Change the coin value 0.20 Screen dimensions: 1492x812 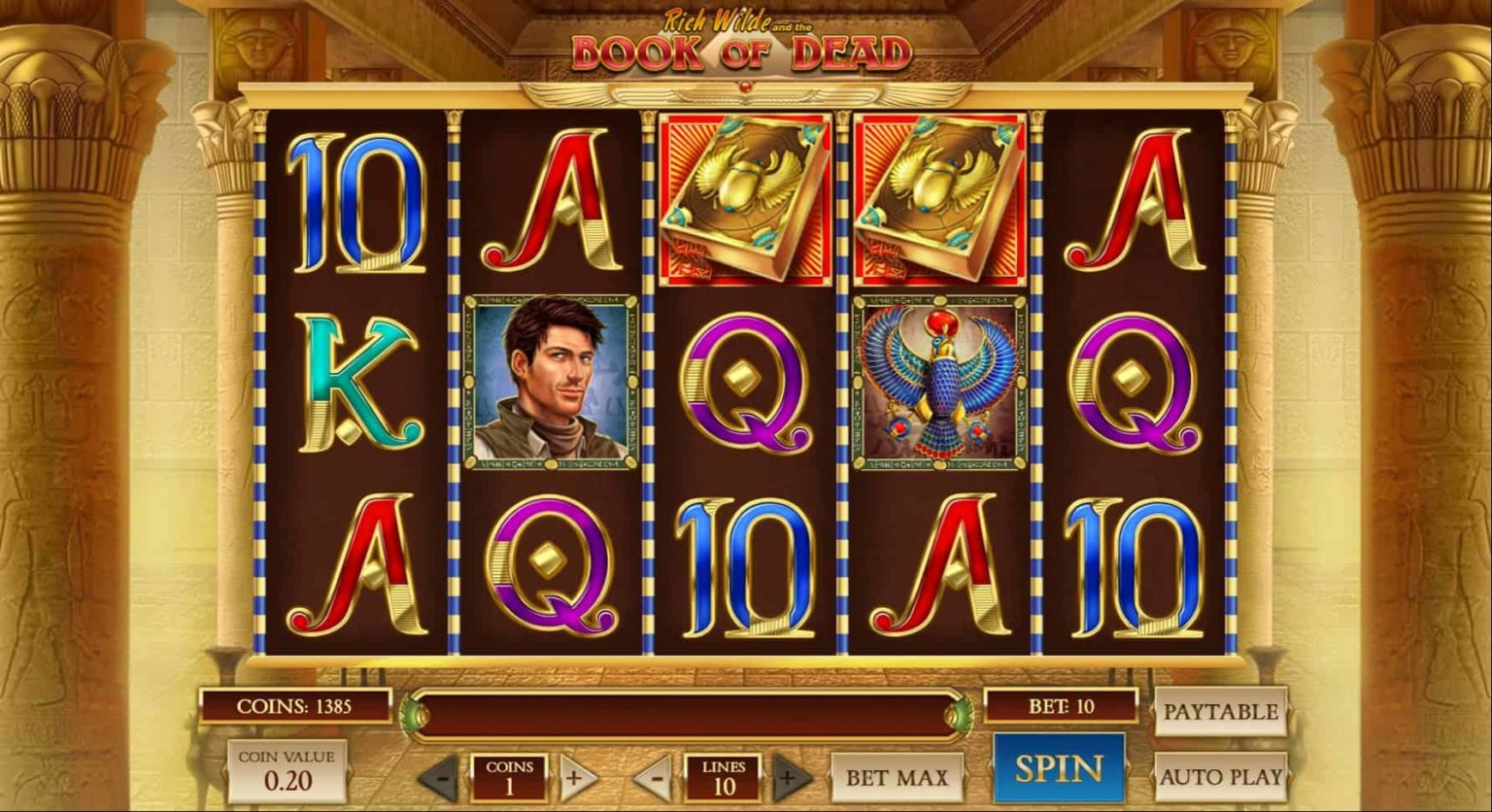288,770
